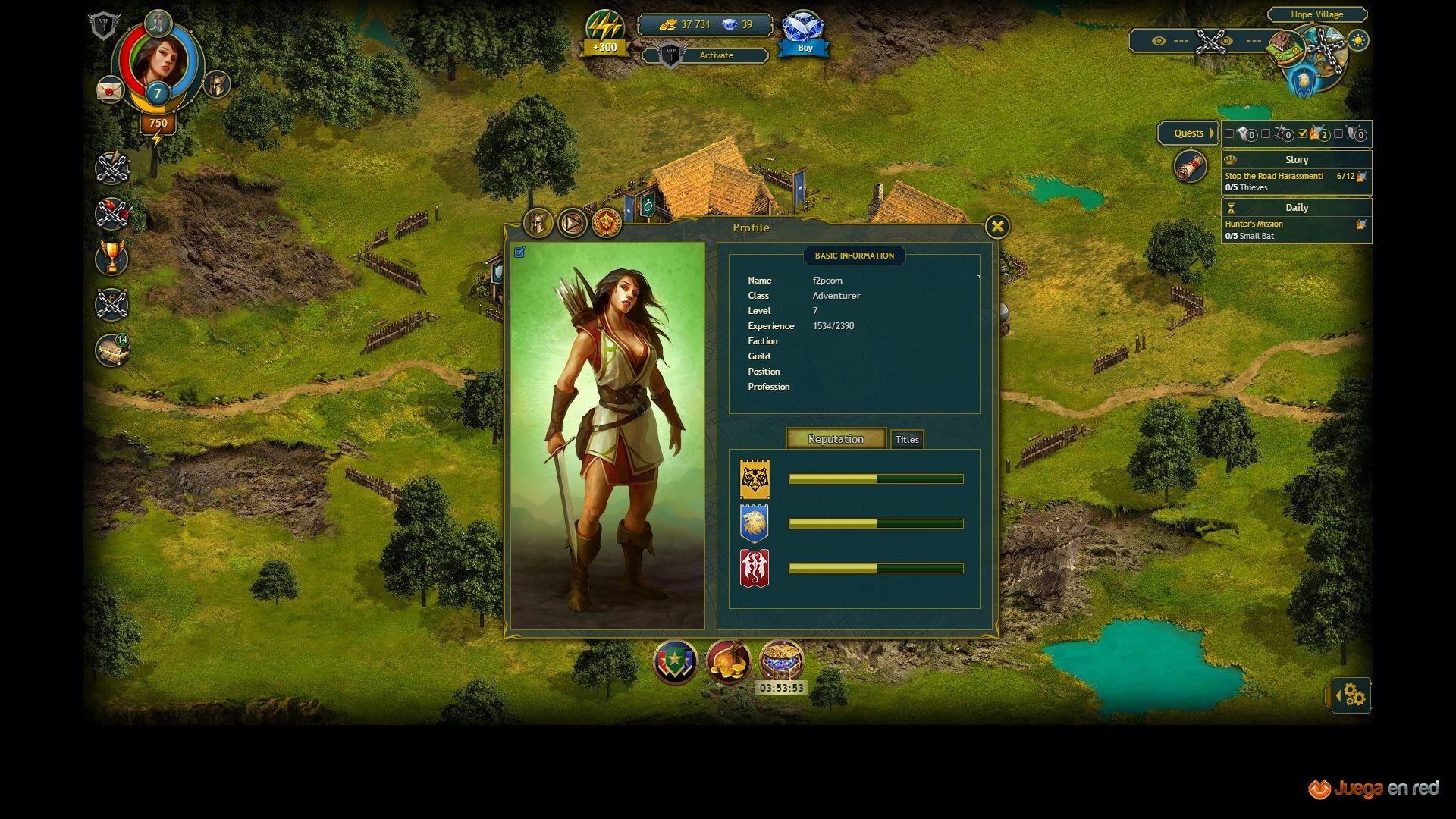
Task: Toggle the sun day-night button
Action: (1358, 41)
